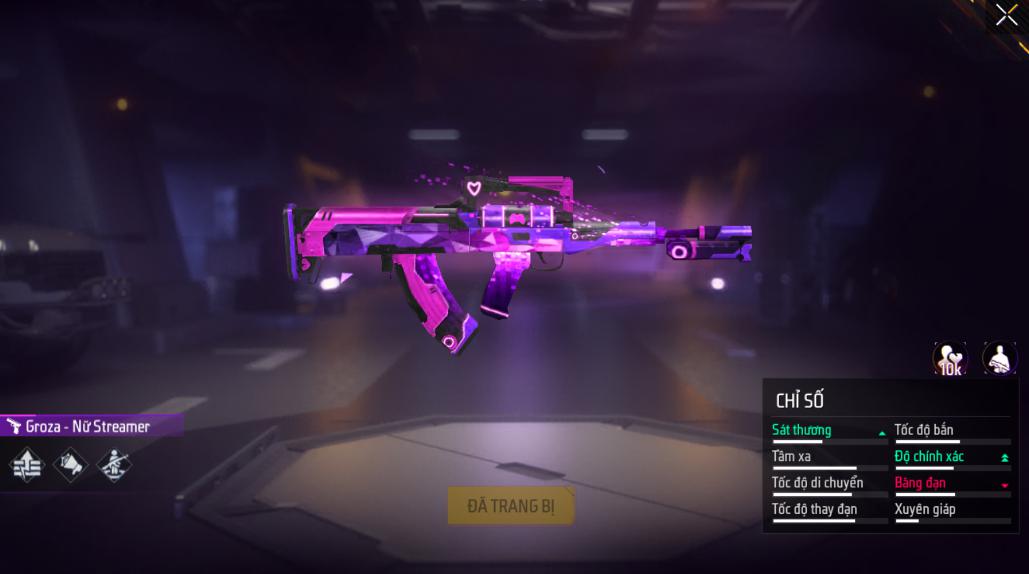Close the weapon skin preview
Image resolution: width=1029 pixels, height=574 pixels.
1006,15
